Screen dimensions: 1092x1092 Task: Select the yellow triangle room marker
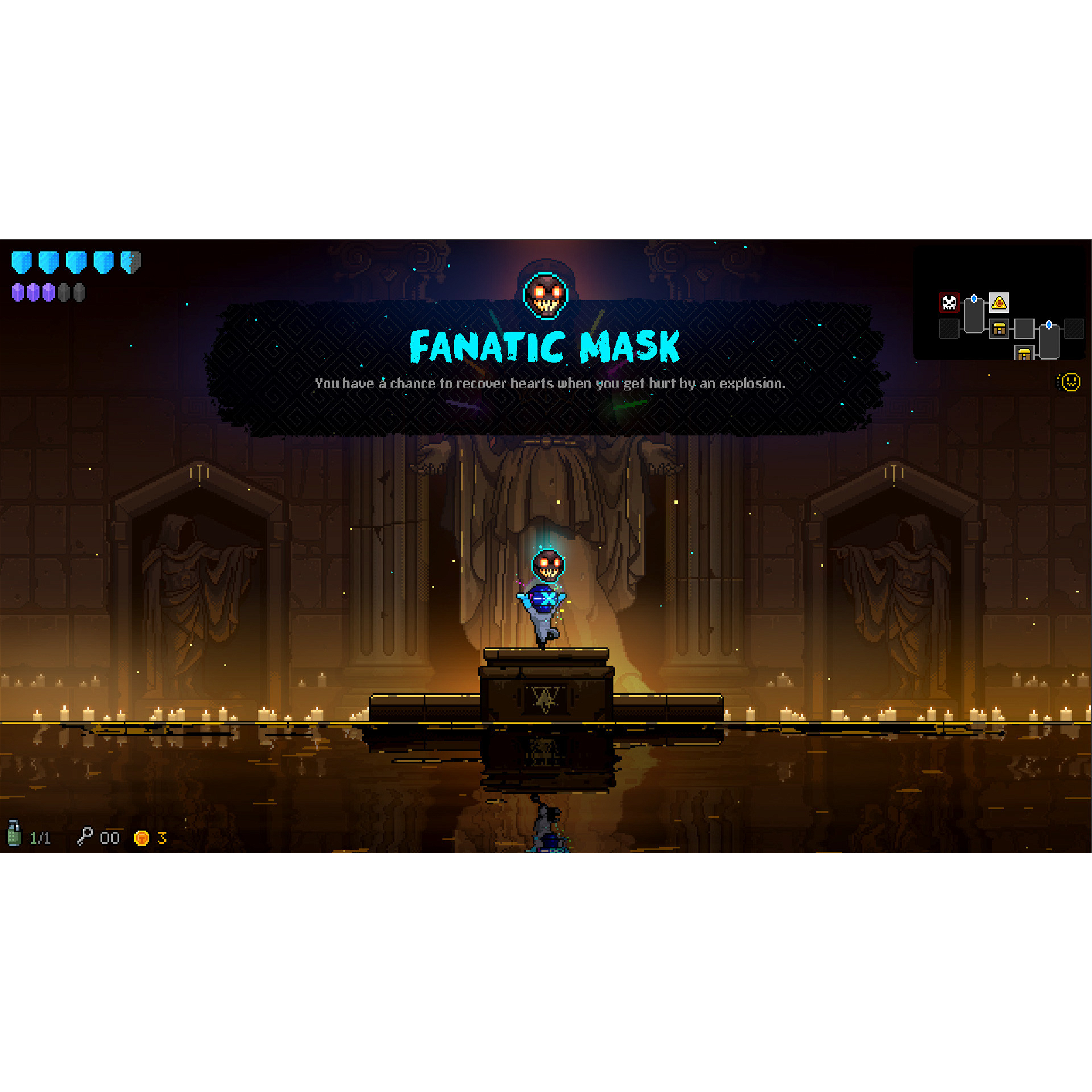[x=999, y=302]
